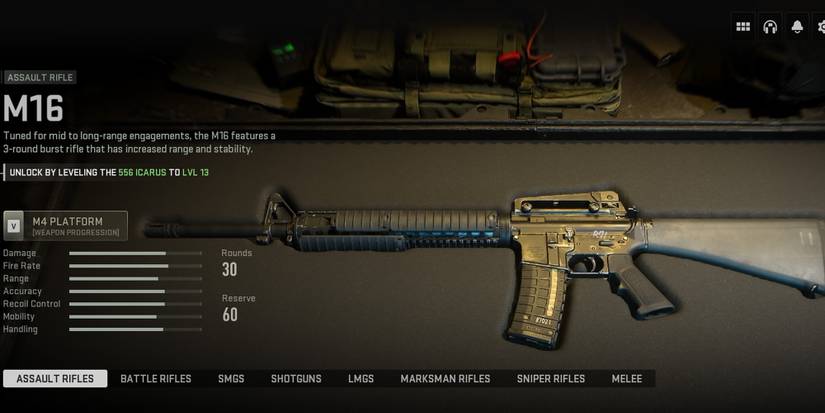Screen dimensions: 825x413
Task: Show the Shotguns category
Action: pos(296,379)
